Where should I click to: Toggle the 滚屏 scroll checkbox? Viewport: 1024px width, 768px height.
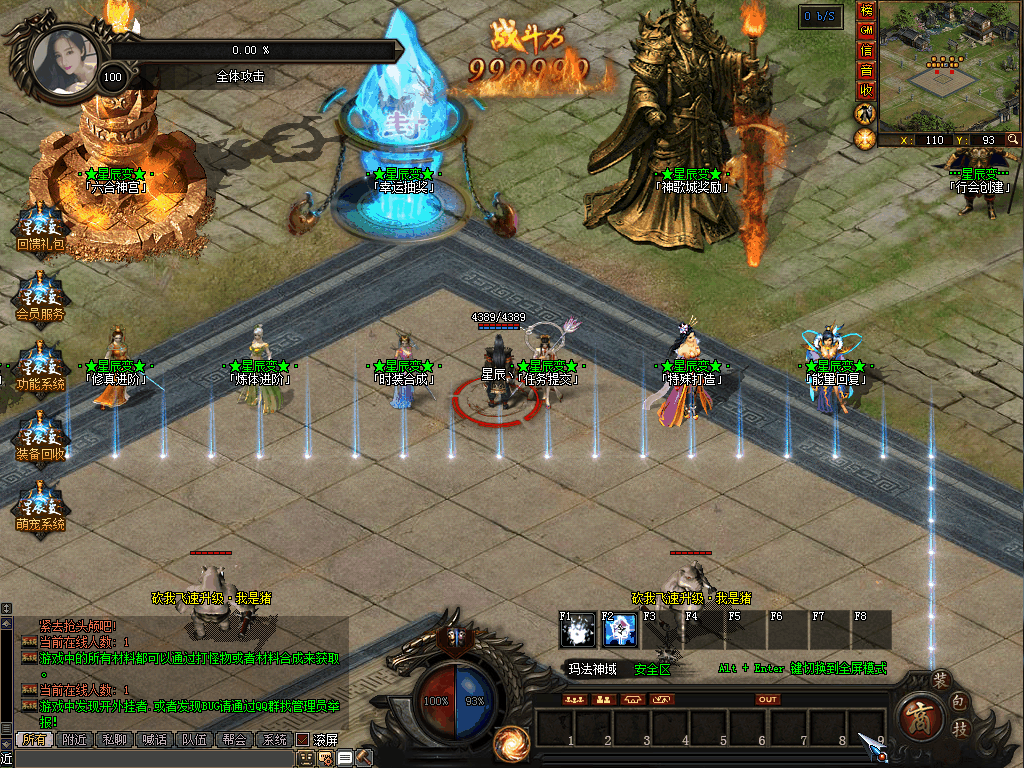(302, 740)
